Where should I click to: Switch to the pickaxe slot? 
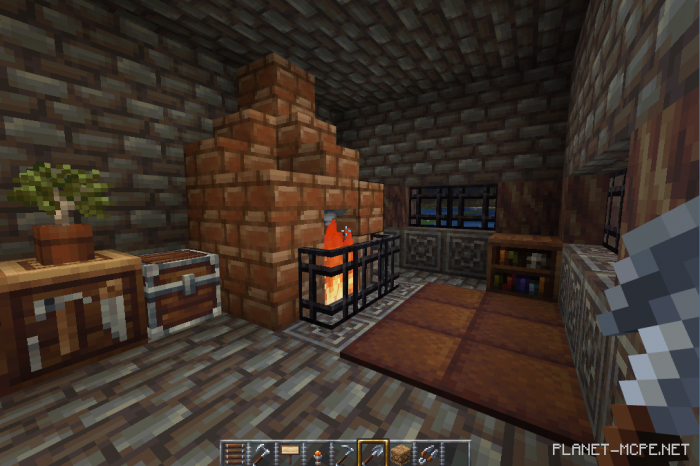(x=345, y=453)
